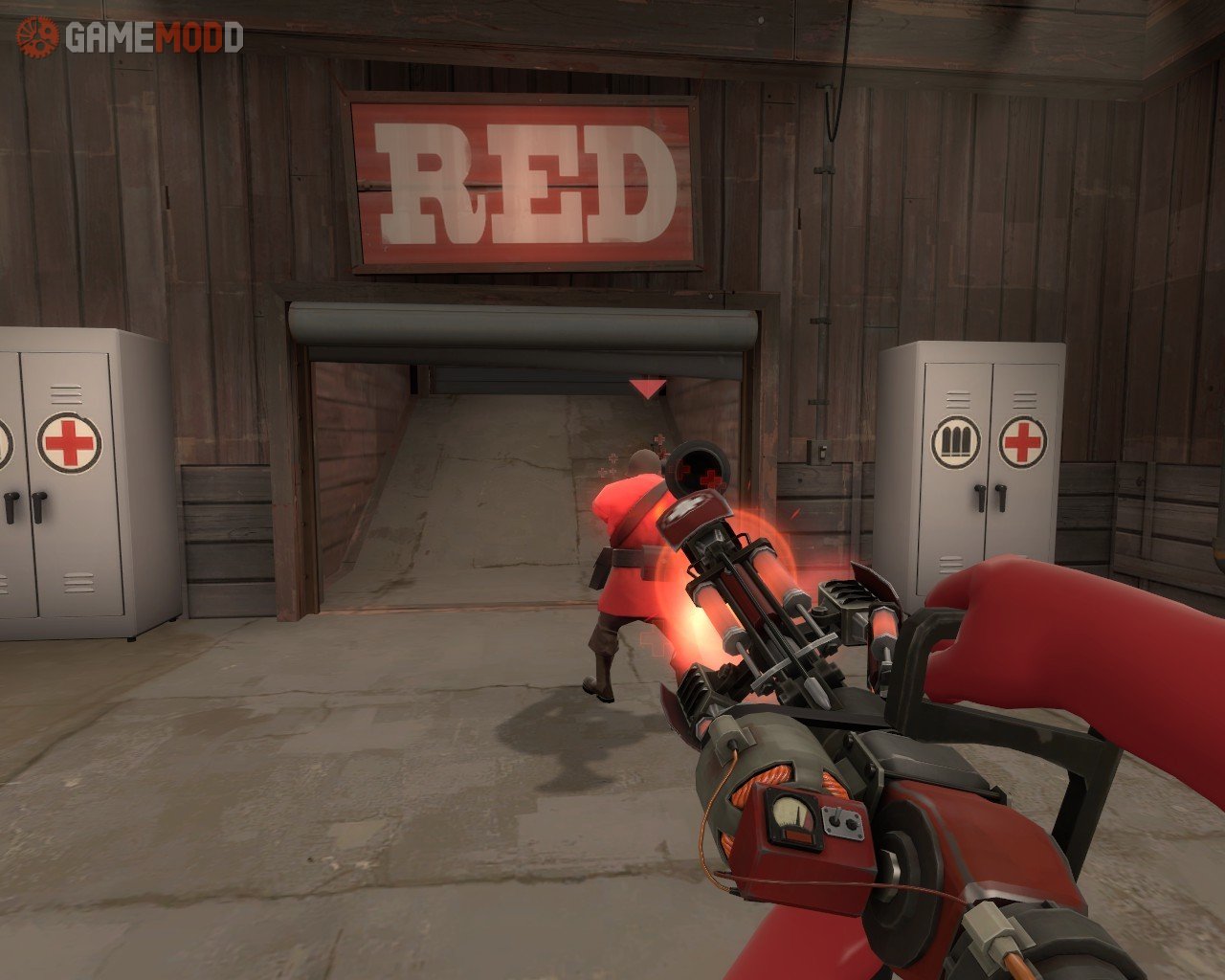Click the GameModd logo watermark
1225x980 pixels.
pyautogui.click(x=128, y=37)
